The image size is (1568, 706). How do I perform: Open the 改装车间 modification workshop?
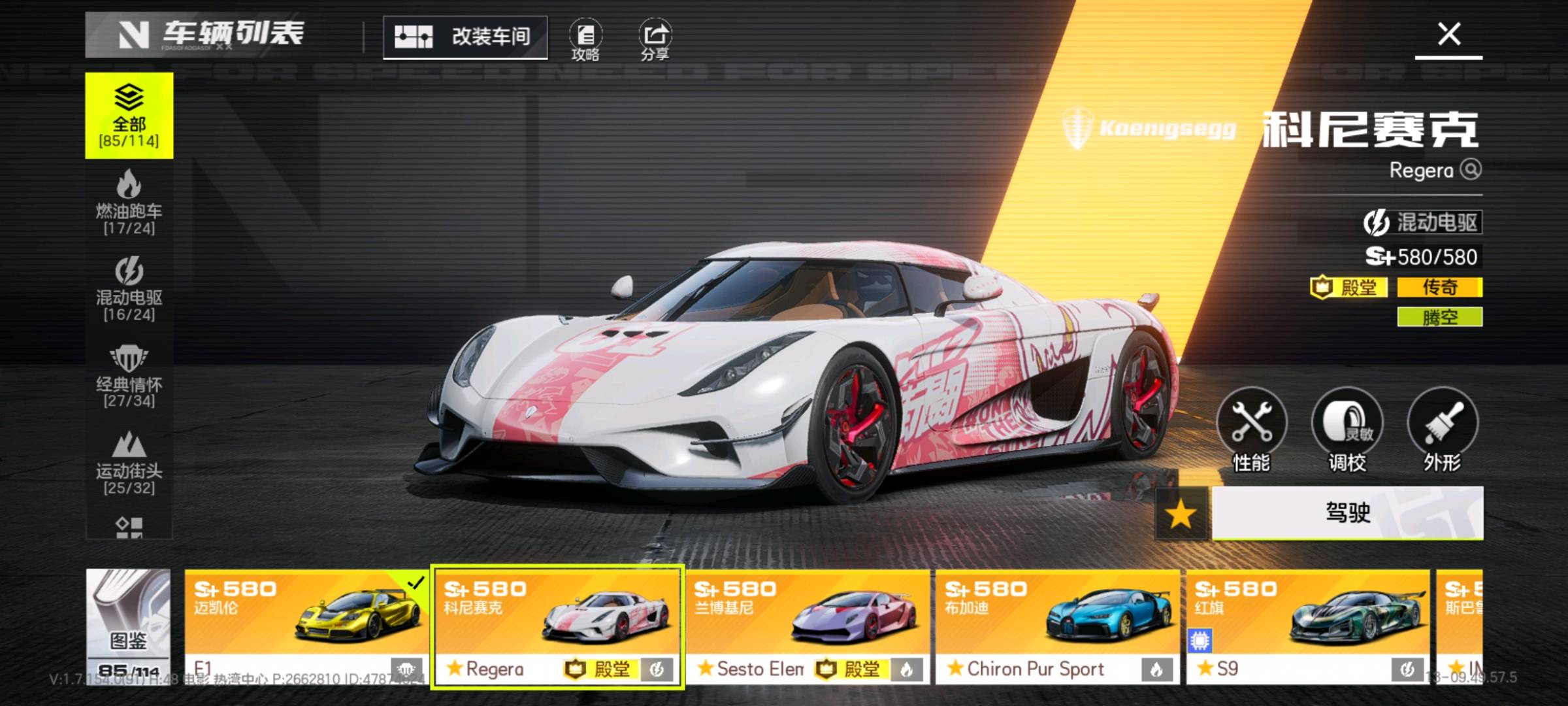tap(465, 37)
